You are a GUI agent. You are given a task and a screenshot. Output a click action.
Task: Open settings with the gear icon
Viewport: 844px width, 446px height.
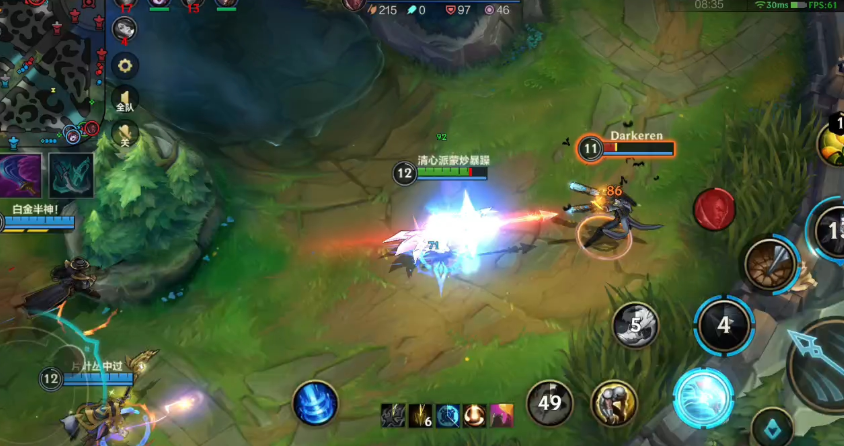click(125, 66)
